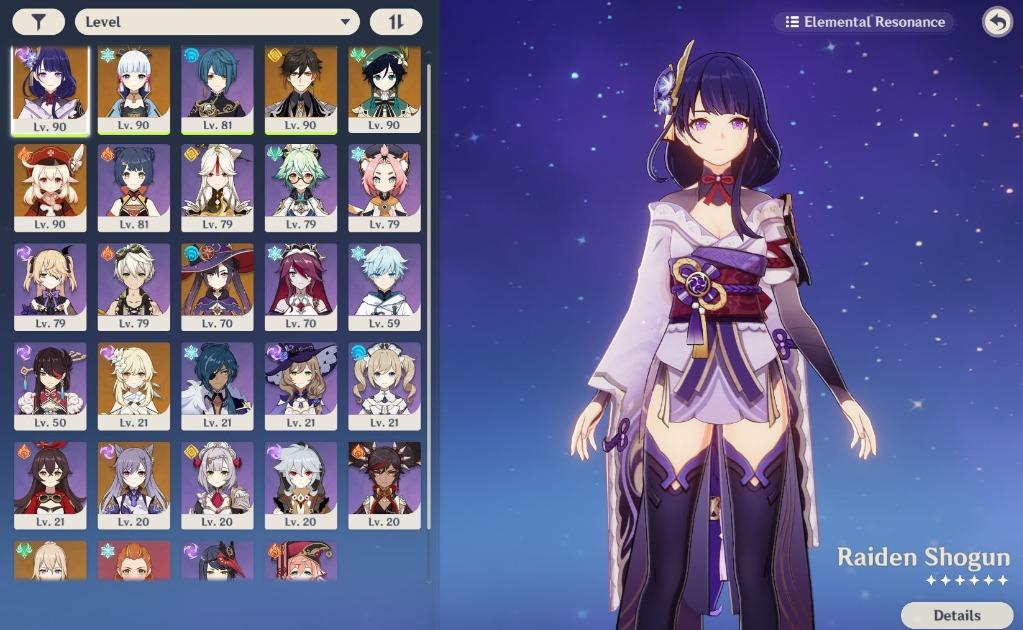Open the Level sort dropdown
The width and height of the screenshot is (1023, 630).
[217, 22]
